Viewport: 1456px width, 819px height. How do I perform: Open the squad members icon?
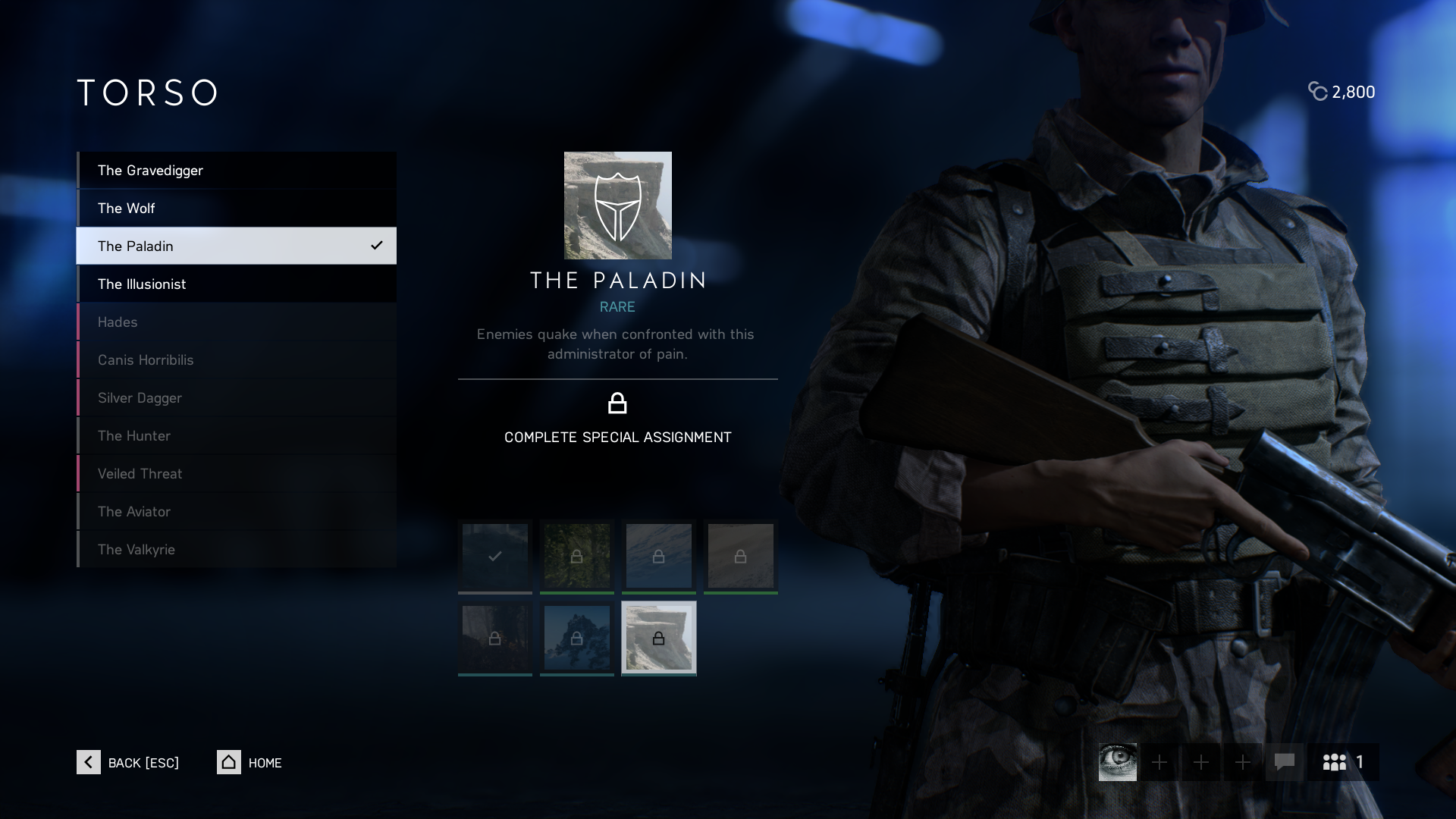coord(1343,762)
